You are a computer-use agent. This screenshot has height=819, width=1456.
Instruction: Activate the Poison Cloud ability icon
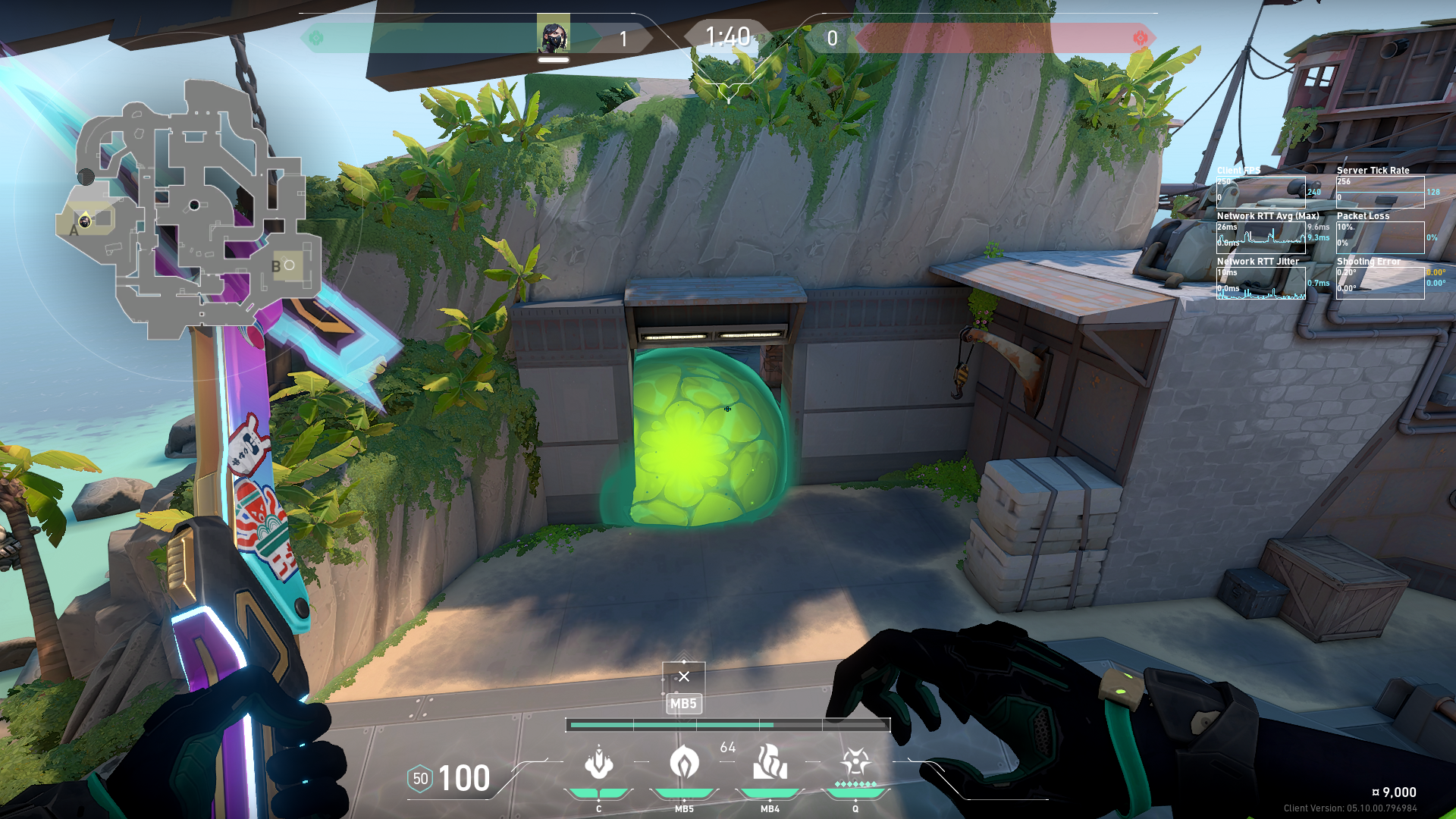tap(684, 763)
